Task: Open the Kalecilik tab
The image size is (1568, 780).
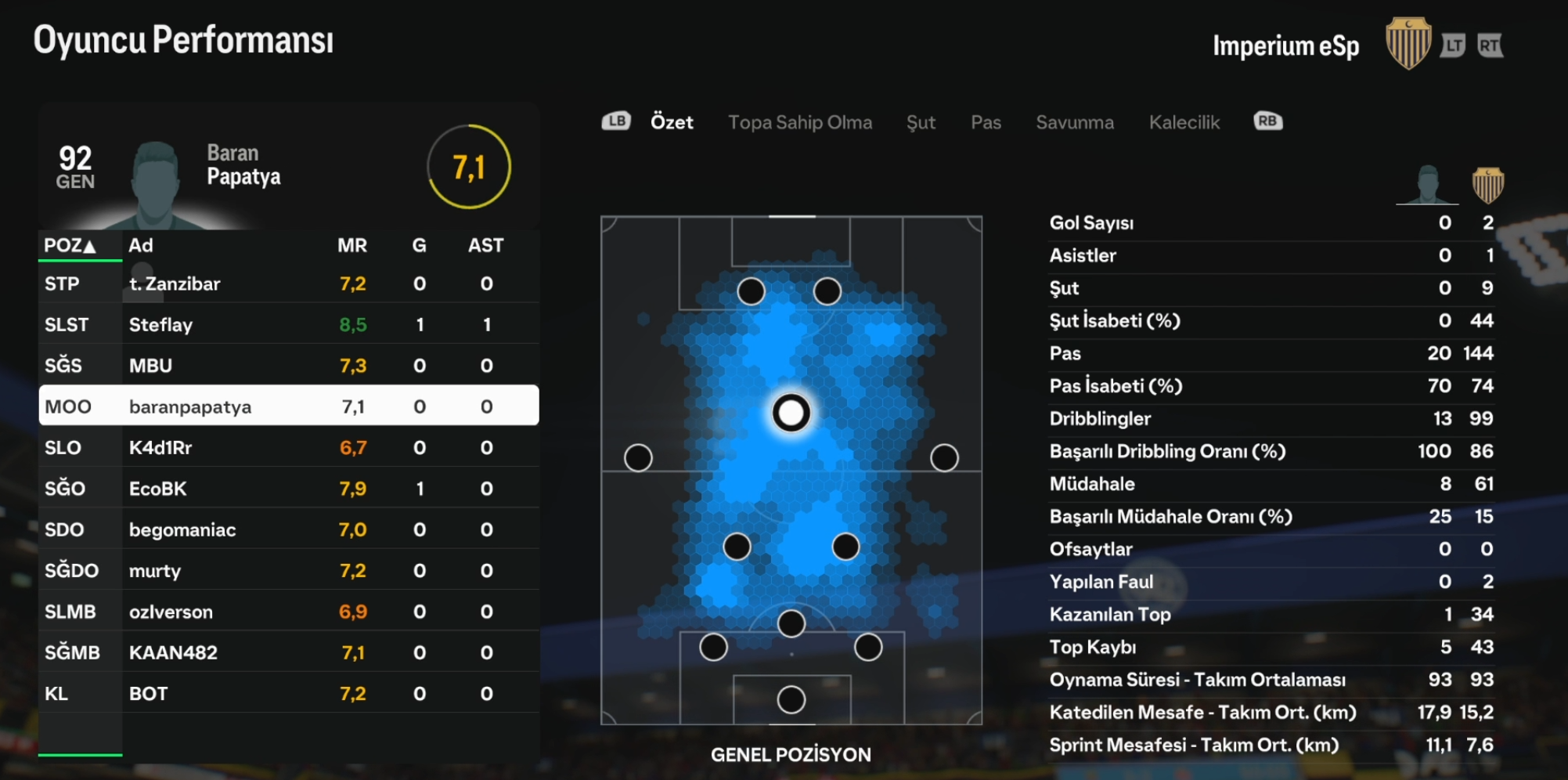Action: click(1184, 122)
